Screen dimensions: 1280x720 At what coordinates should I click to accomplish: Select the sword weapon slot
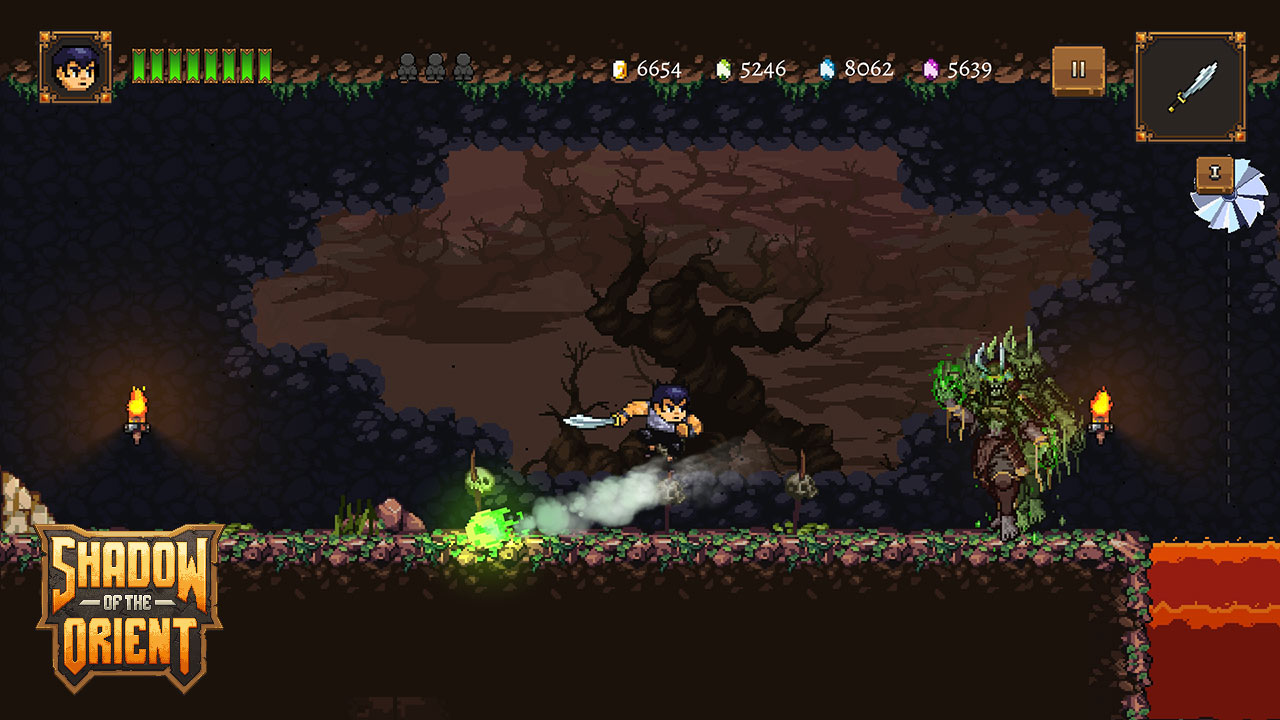pos(1190,87)
